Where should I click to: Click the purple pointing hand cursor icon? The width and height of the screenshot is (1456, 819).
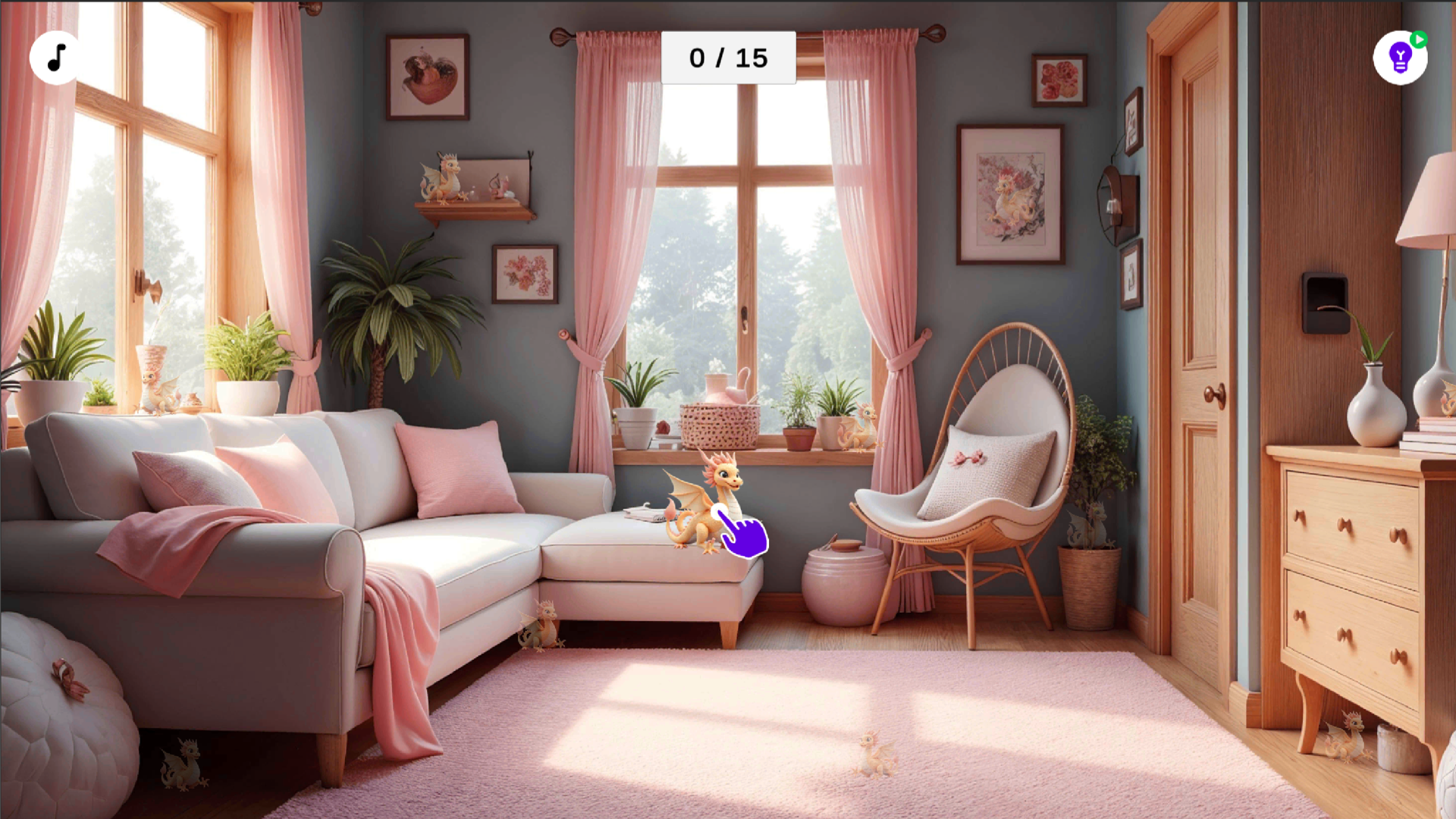click(743, 531)
